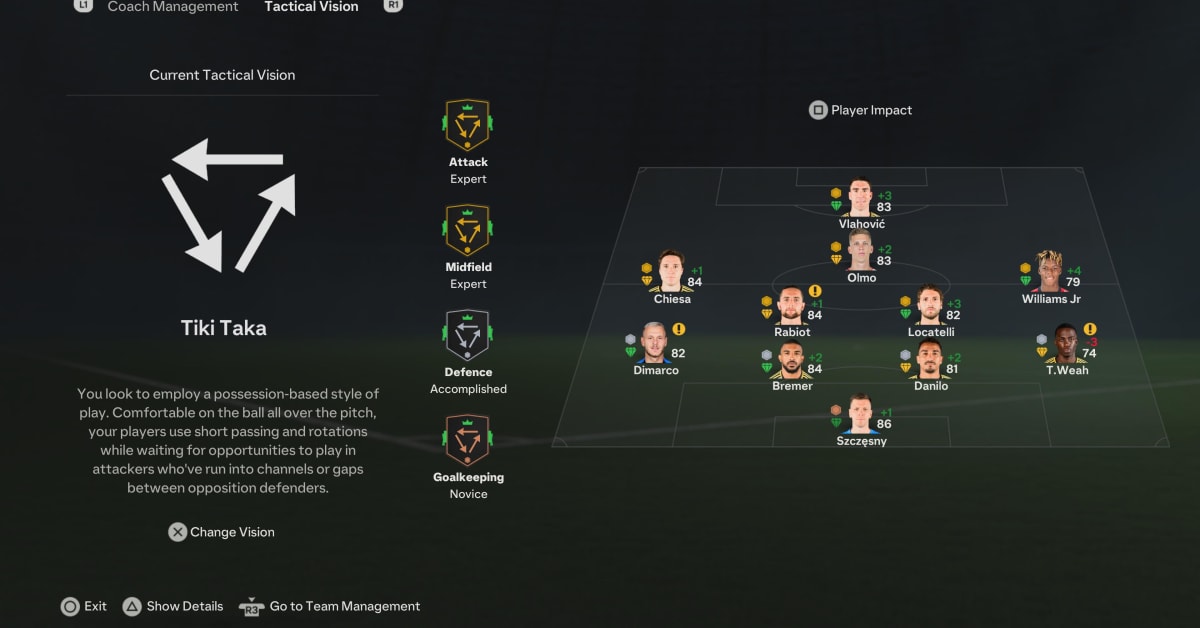Image resolution: width=1200 pixels, height=628 pixels.
Task: Click on Locatelli's player portrait
Action: 930,306
